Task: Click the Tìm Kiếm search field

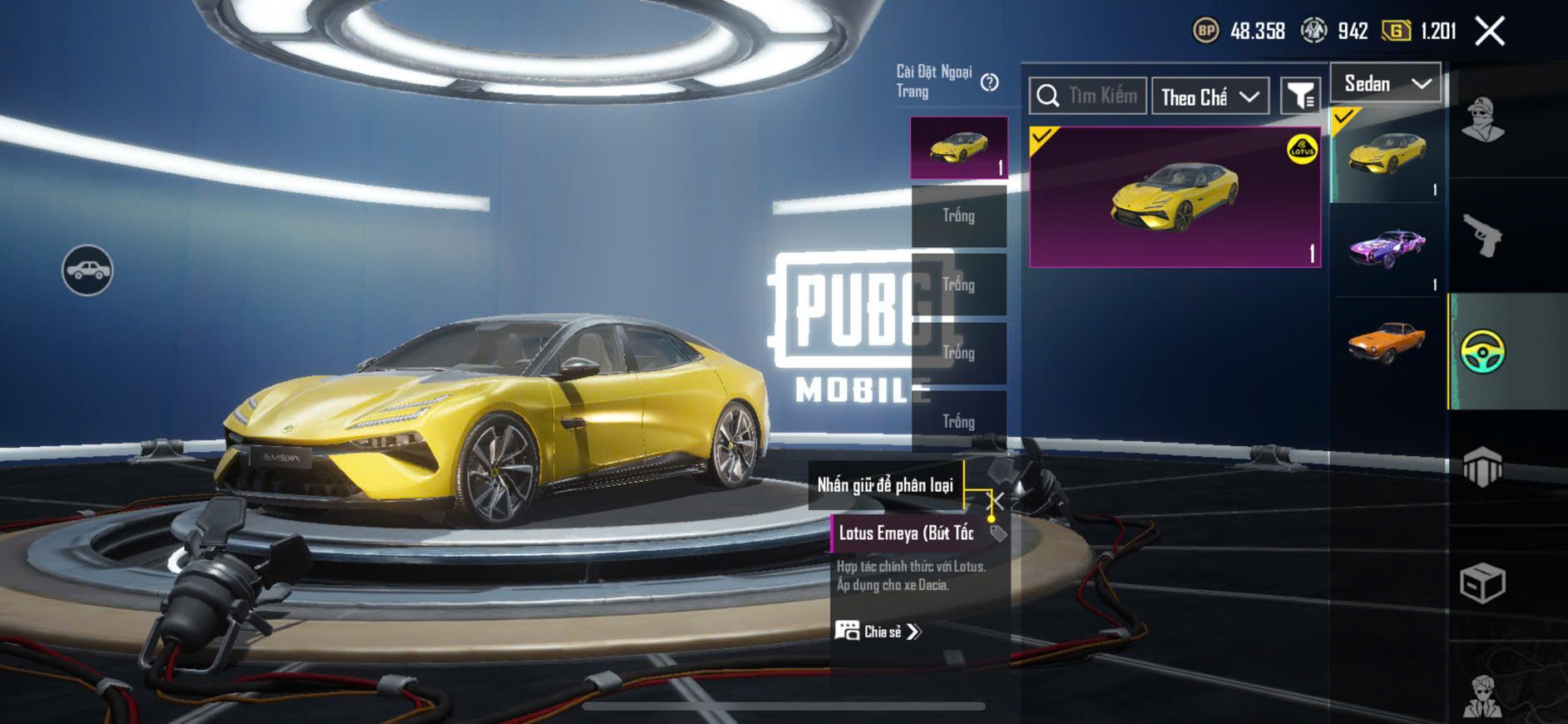Action: click(1088, 97)
